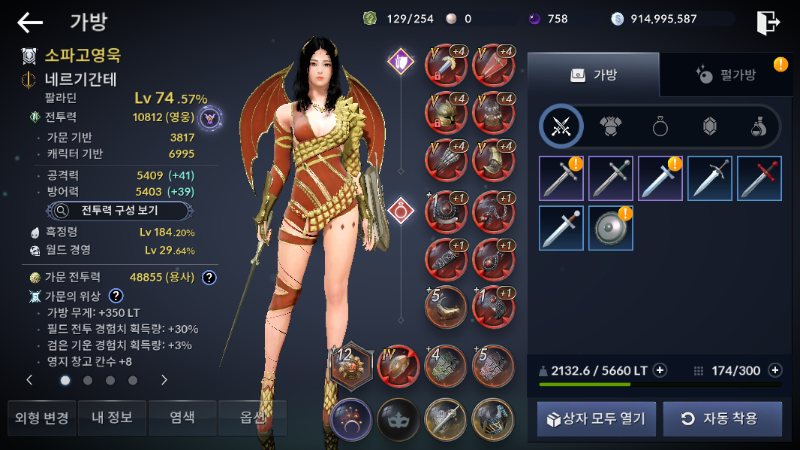Open the 옵션 button

(254, 417)
